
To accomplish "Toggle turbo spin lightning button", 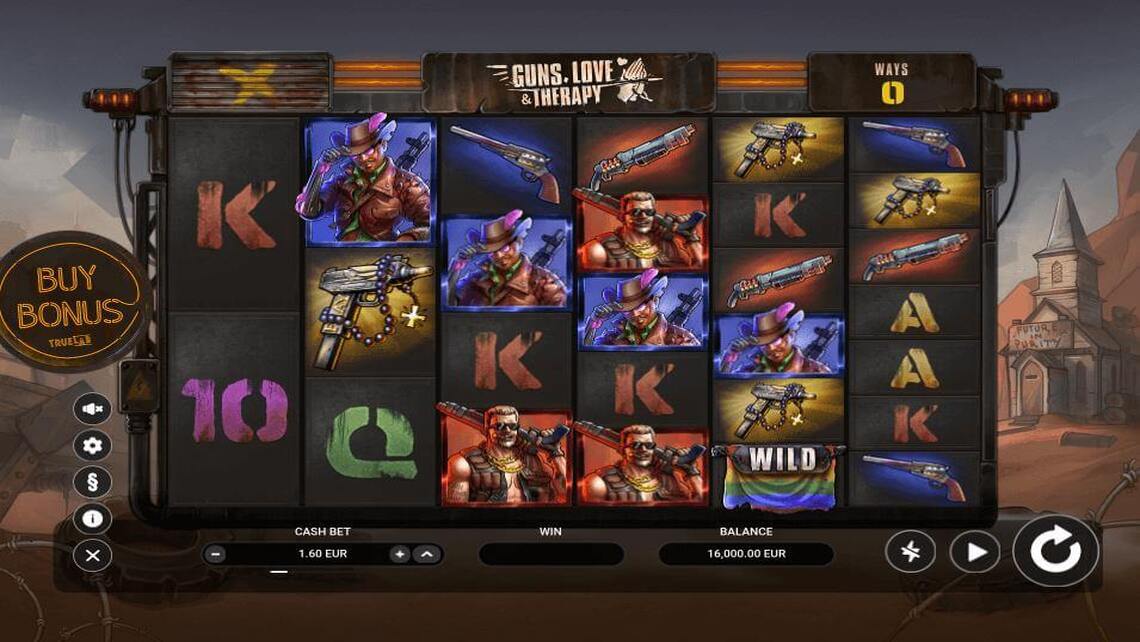I will click(x=910, y=552).
